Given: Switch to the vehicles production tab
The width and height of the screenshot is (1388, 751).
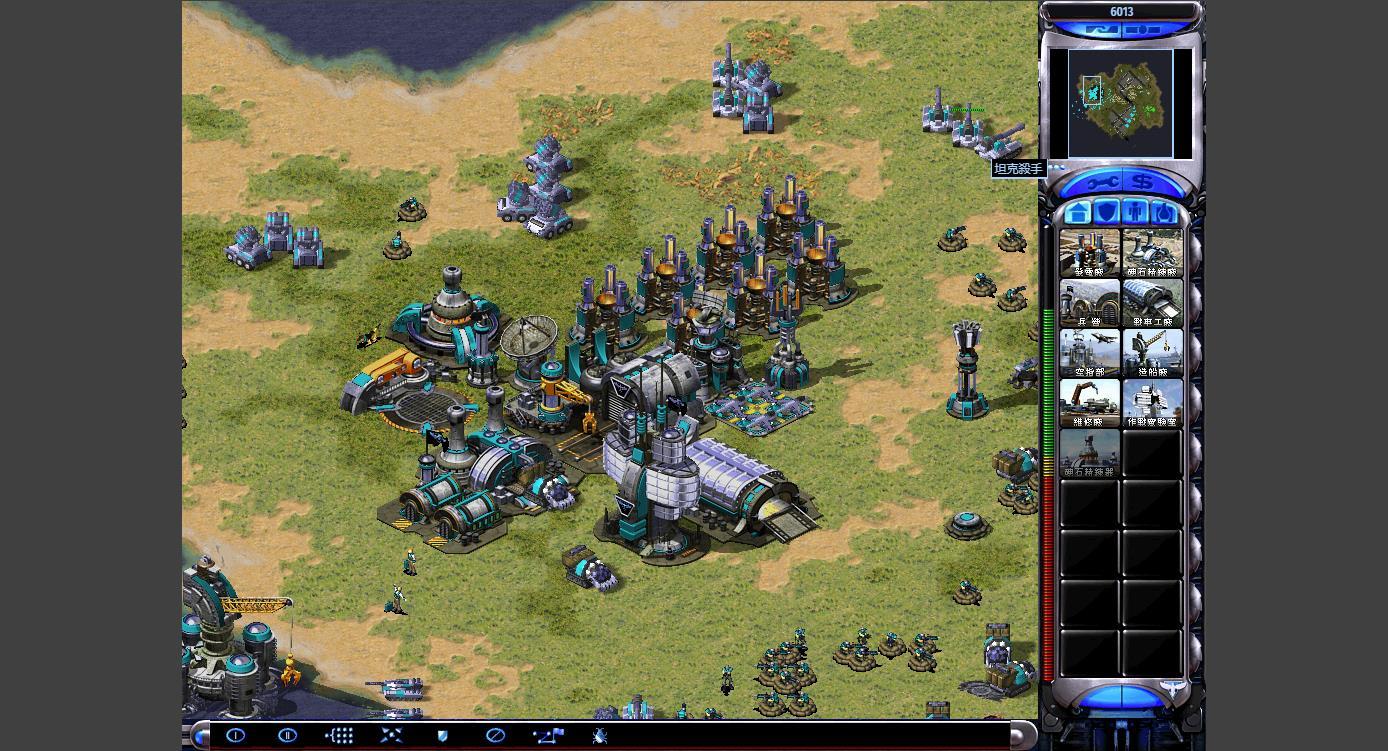Looking at the screenshot, I should 1164,212.
